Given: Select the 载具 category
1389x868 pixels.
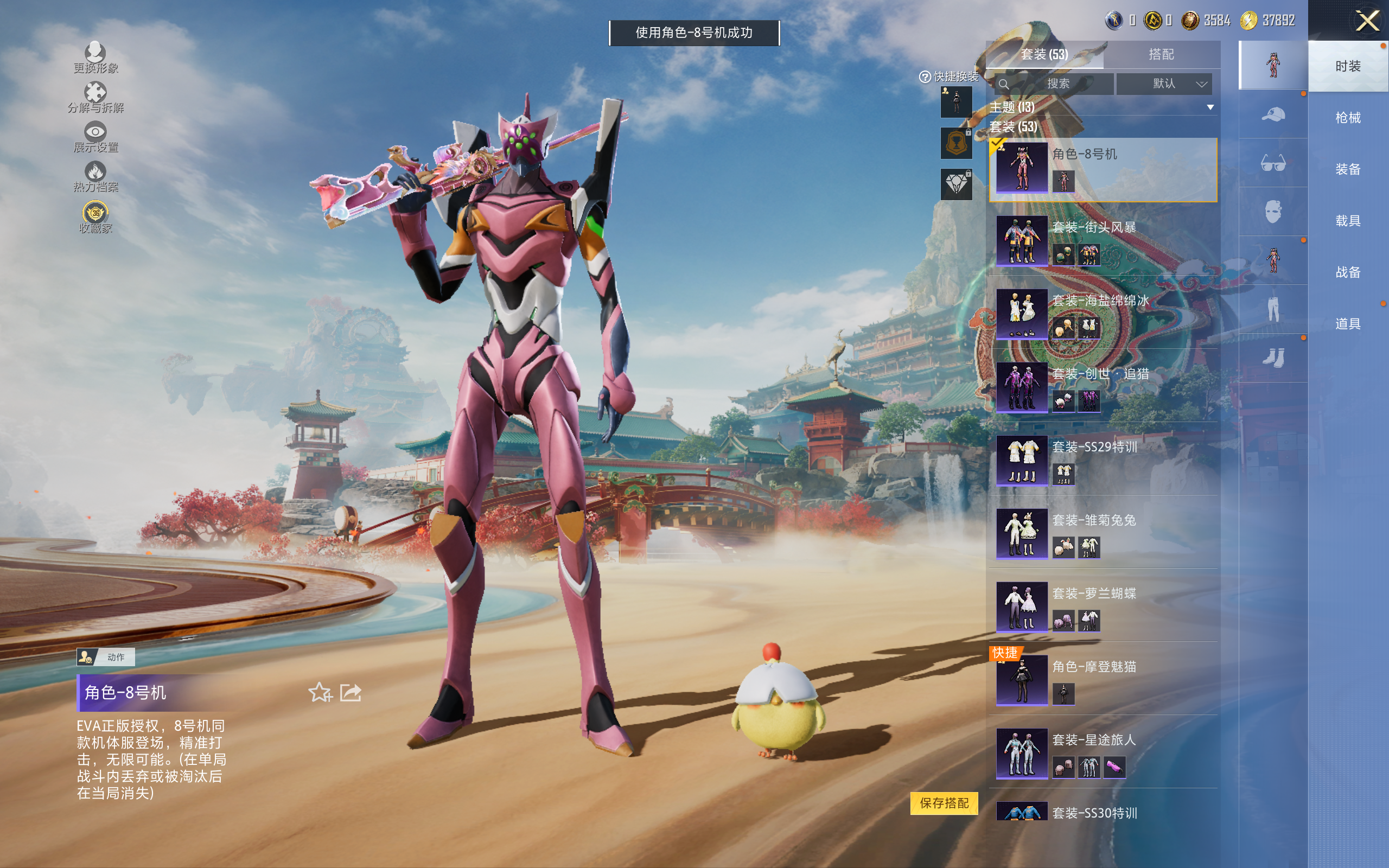Looking at the screenshot, I should 1348,221.
